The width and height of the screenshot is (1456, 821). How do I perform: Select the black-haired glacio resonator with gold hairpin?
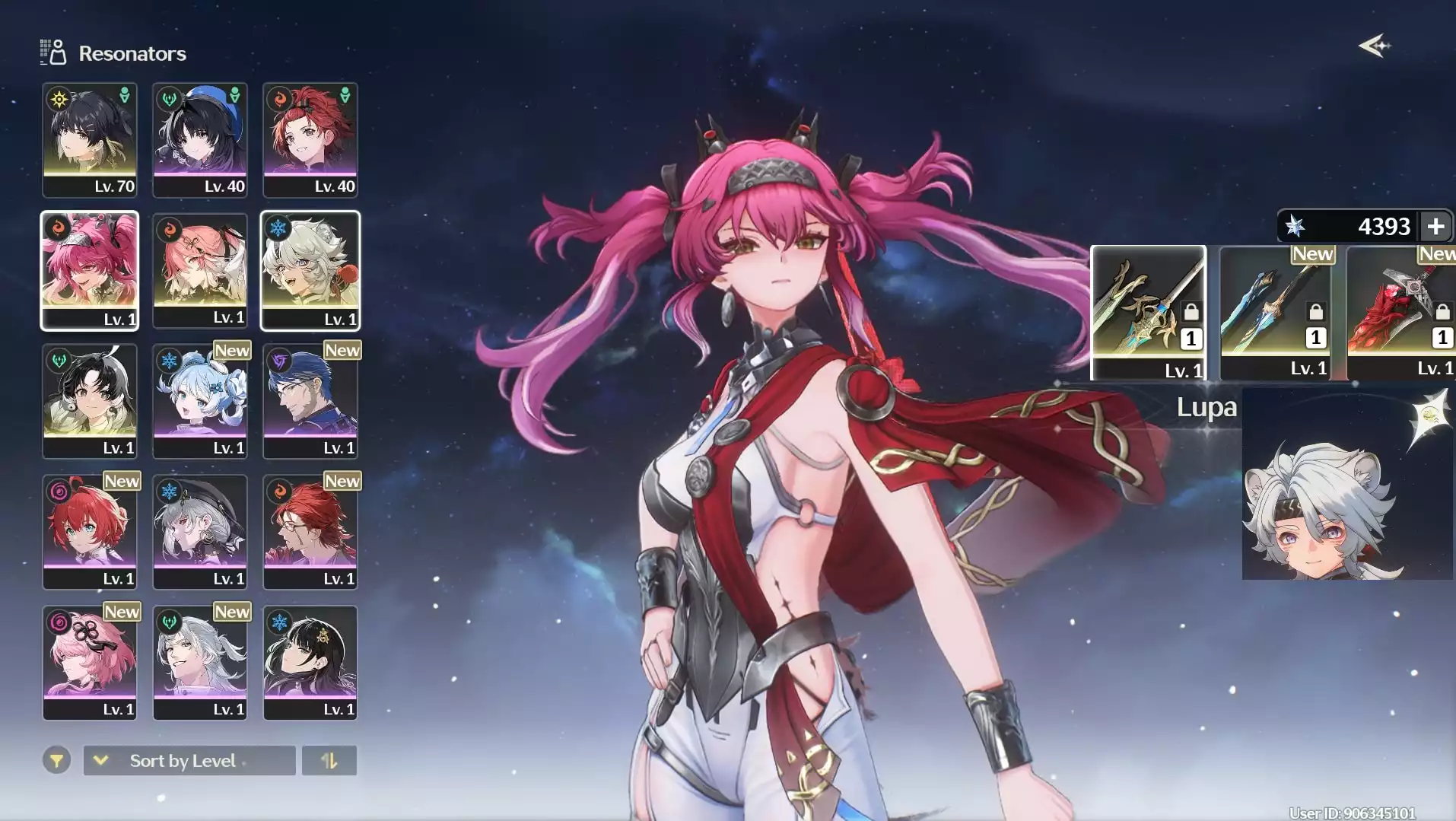(310, 663)
